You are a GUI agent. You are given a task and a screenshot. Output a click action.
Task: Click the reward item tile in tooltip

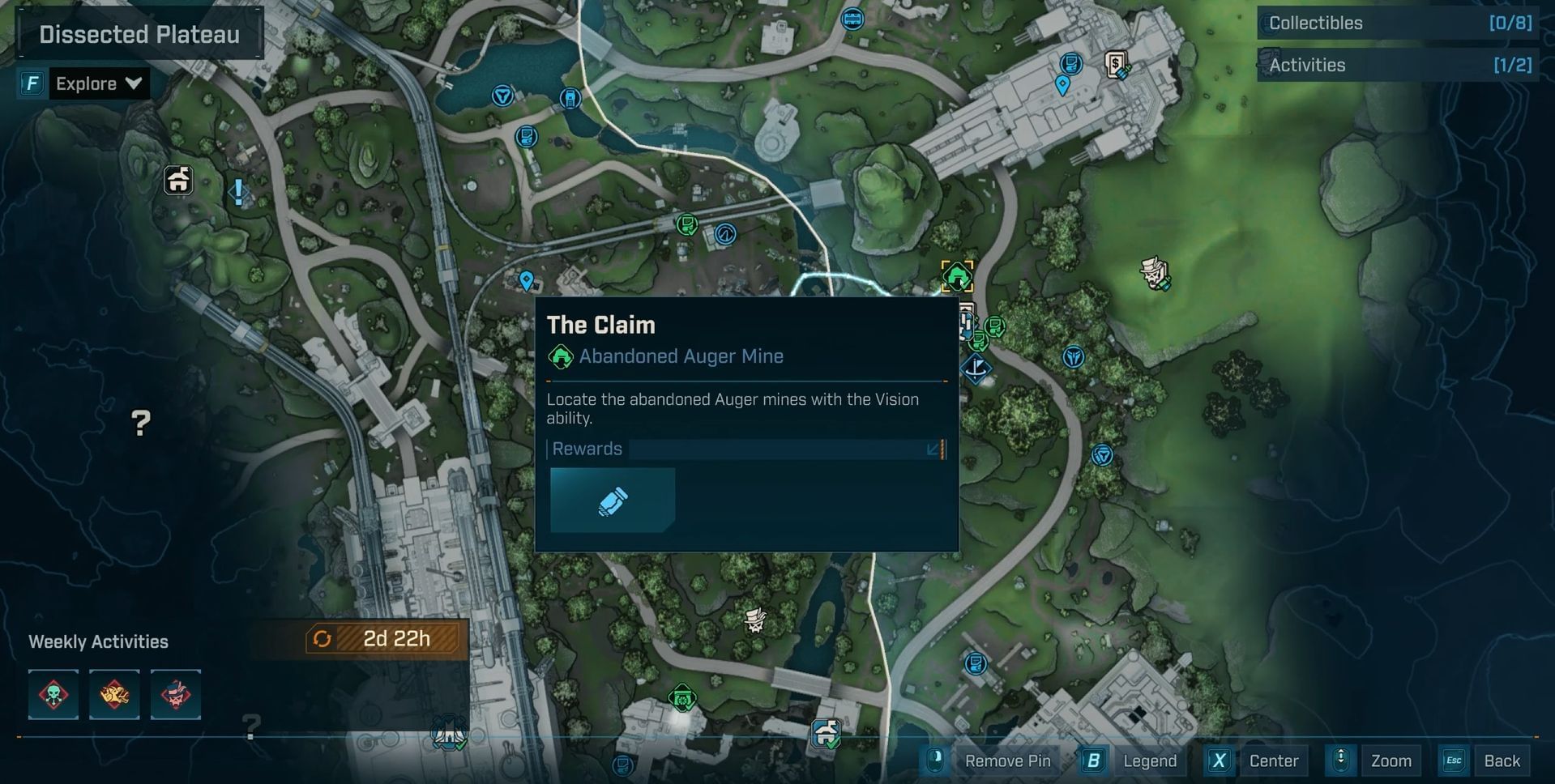click(x=612, y=500)
